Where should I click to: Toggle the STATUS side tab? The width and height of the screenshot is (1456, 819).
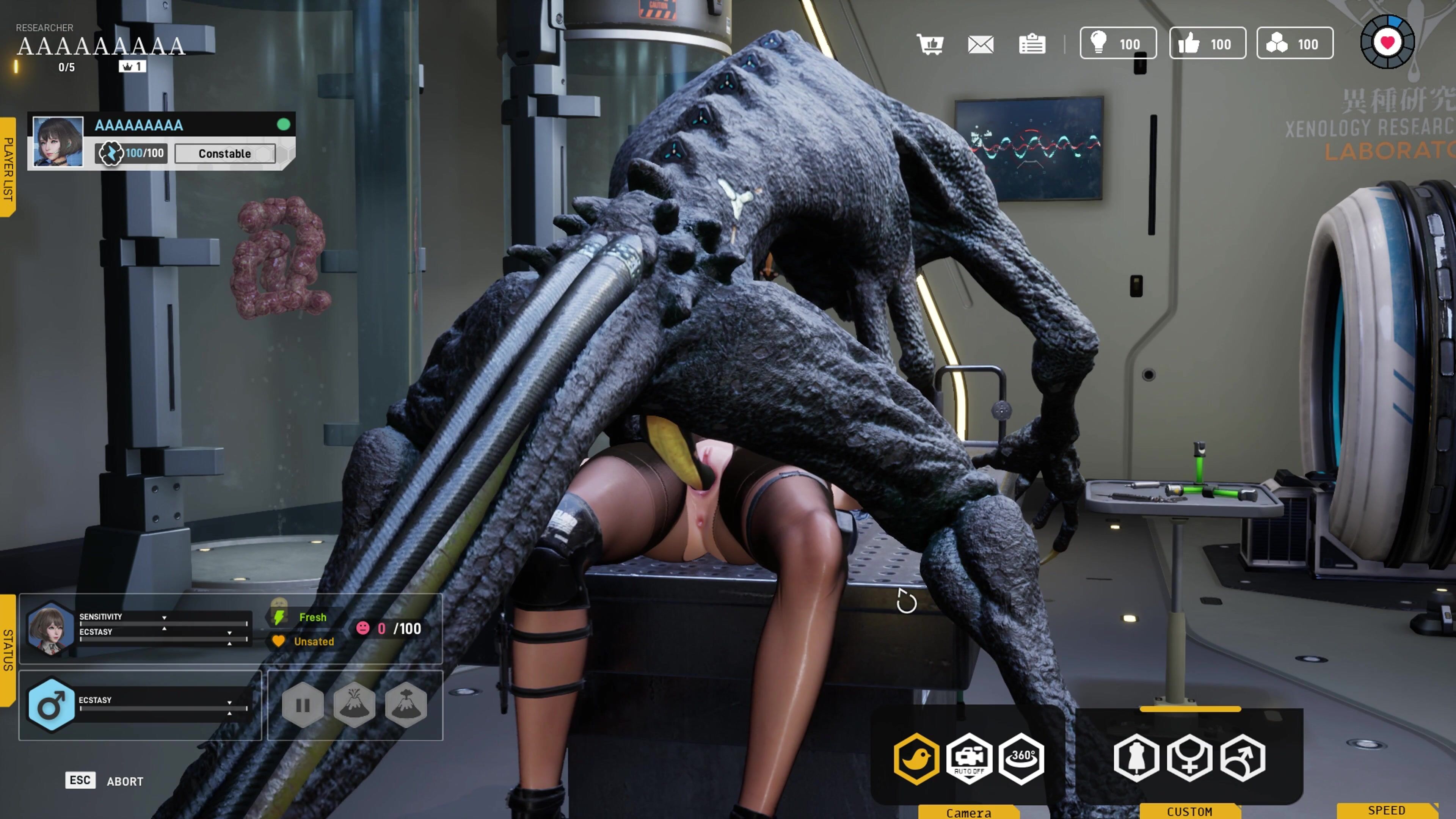point(8,650)
